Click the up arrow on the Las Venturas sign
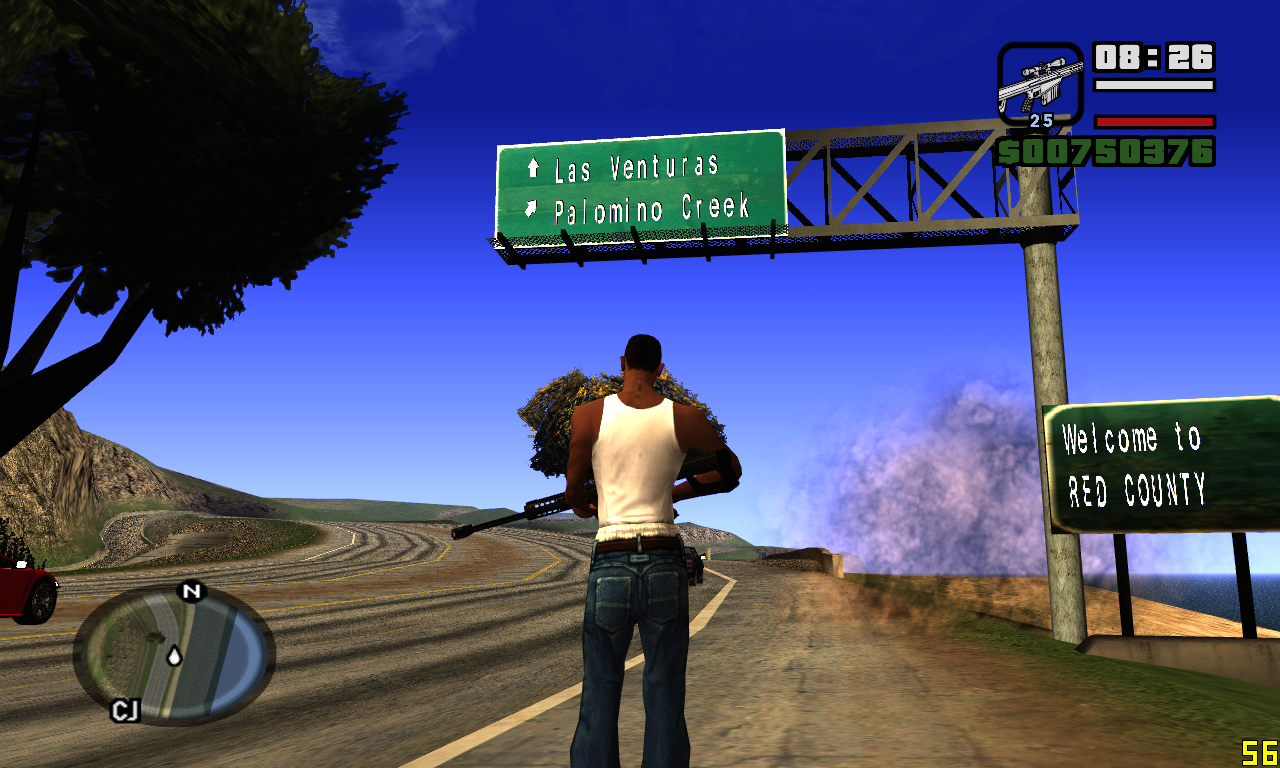 (x=536, y=168)
